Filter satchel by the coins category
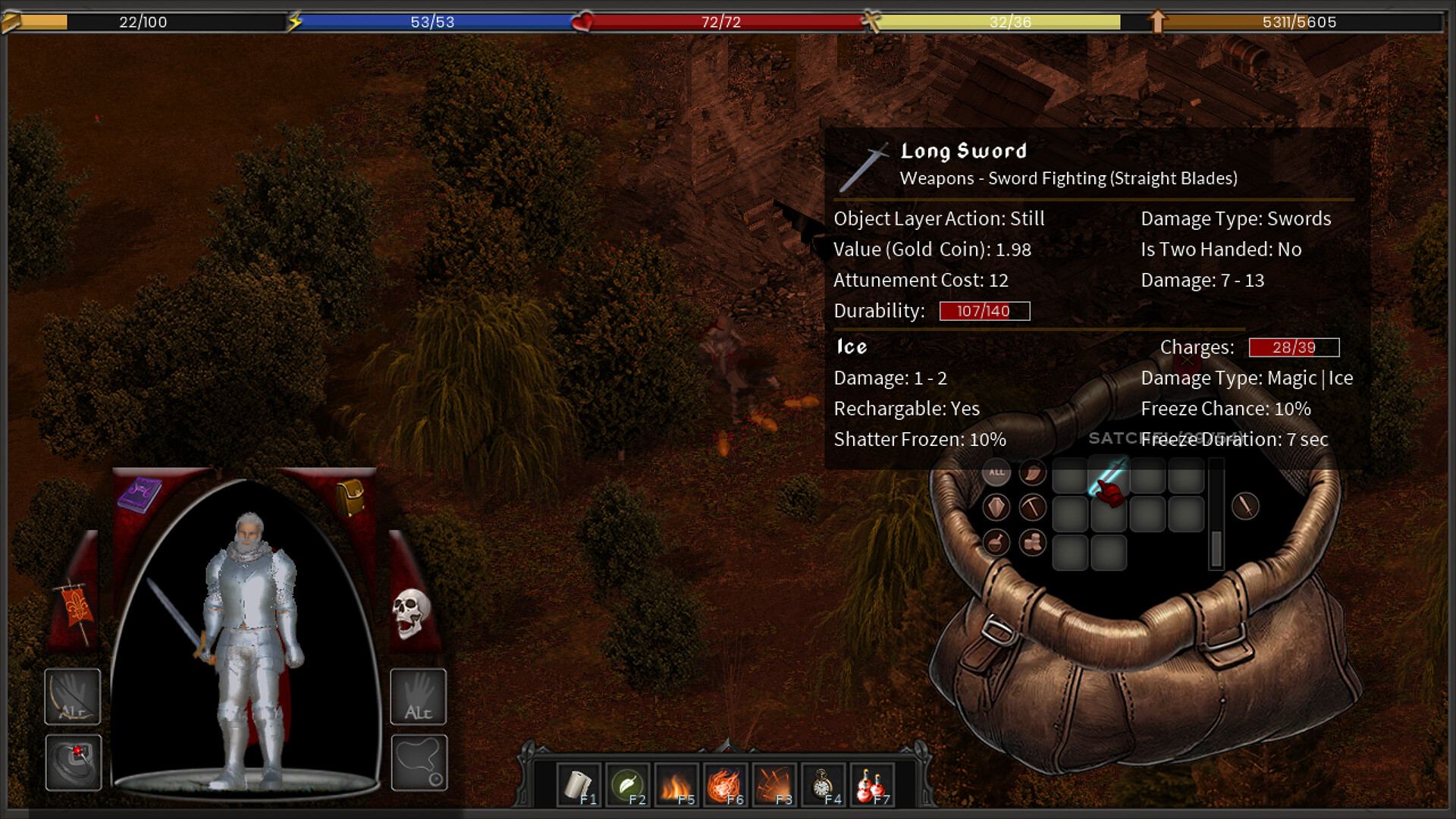Viewport: 1456px width, 819px height. point(1031,542)
